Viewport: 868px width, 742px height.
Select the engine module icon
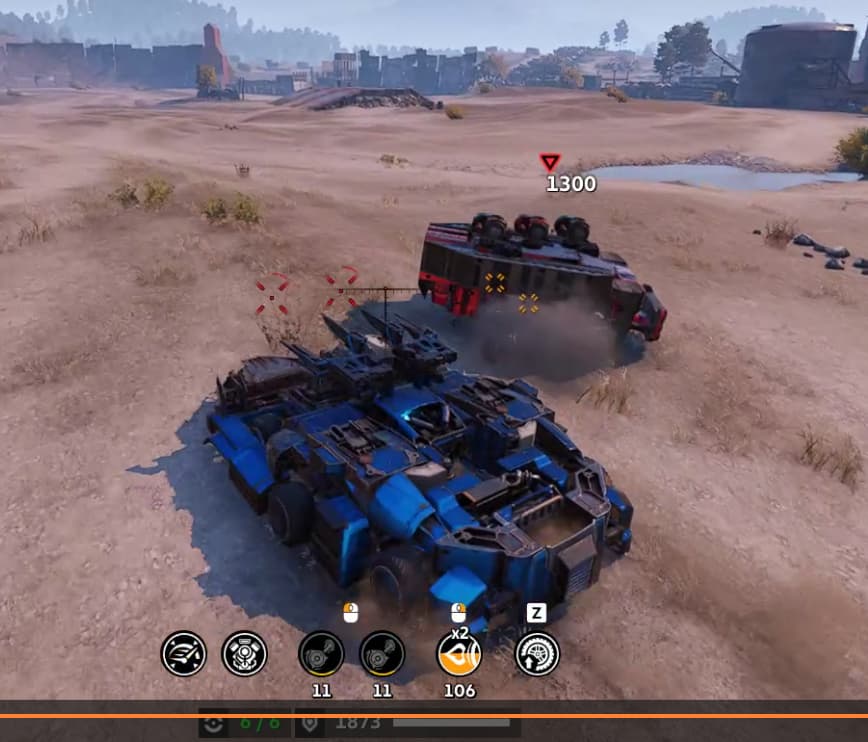click(244, 654)
